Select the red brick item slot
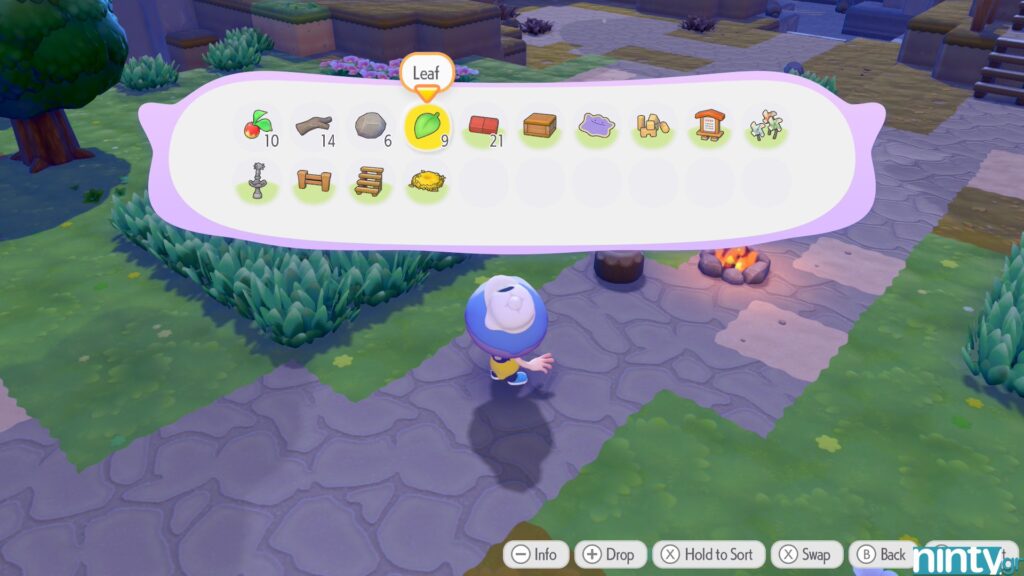The image size is (1024, 576). pyautogui.click(x=484, y=126)
